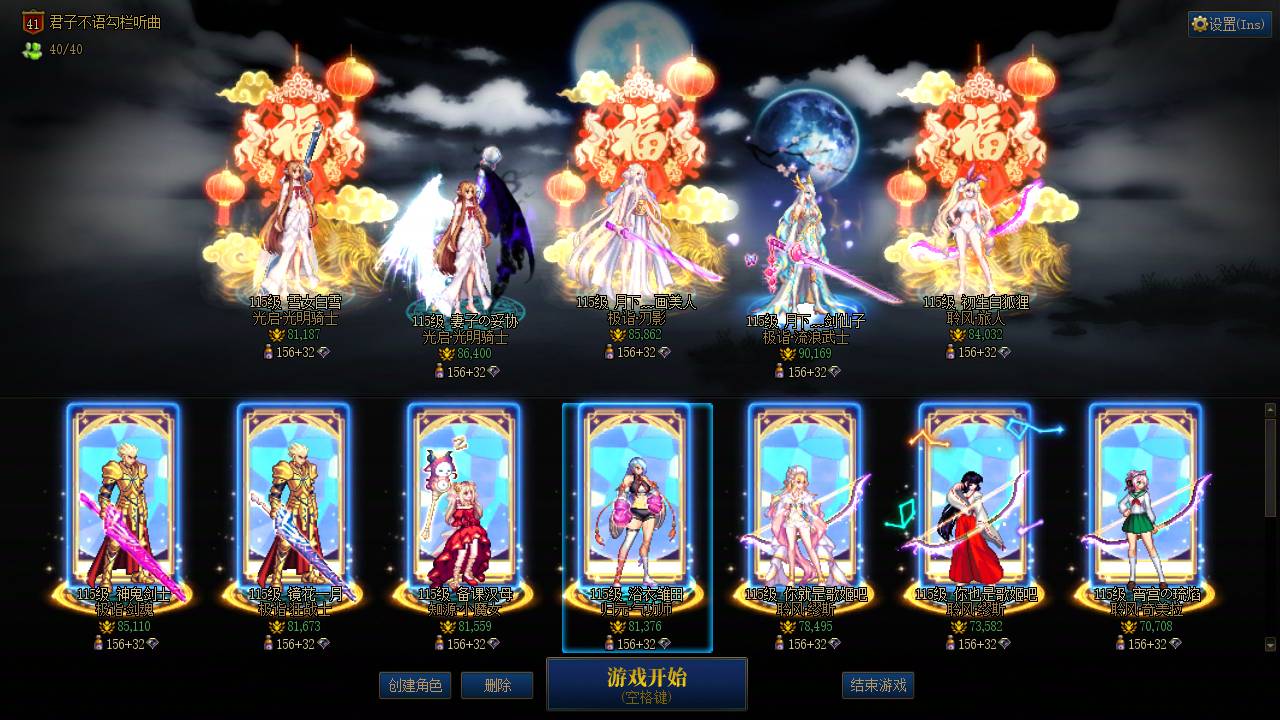The image size is (1280, 720).
Task: Click the 创建角色 create character button
Action: click(x=415, y=686)
